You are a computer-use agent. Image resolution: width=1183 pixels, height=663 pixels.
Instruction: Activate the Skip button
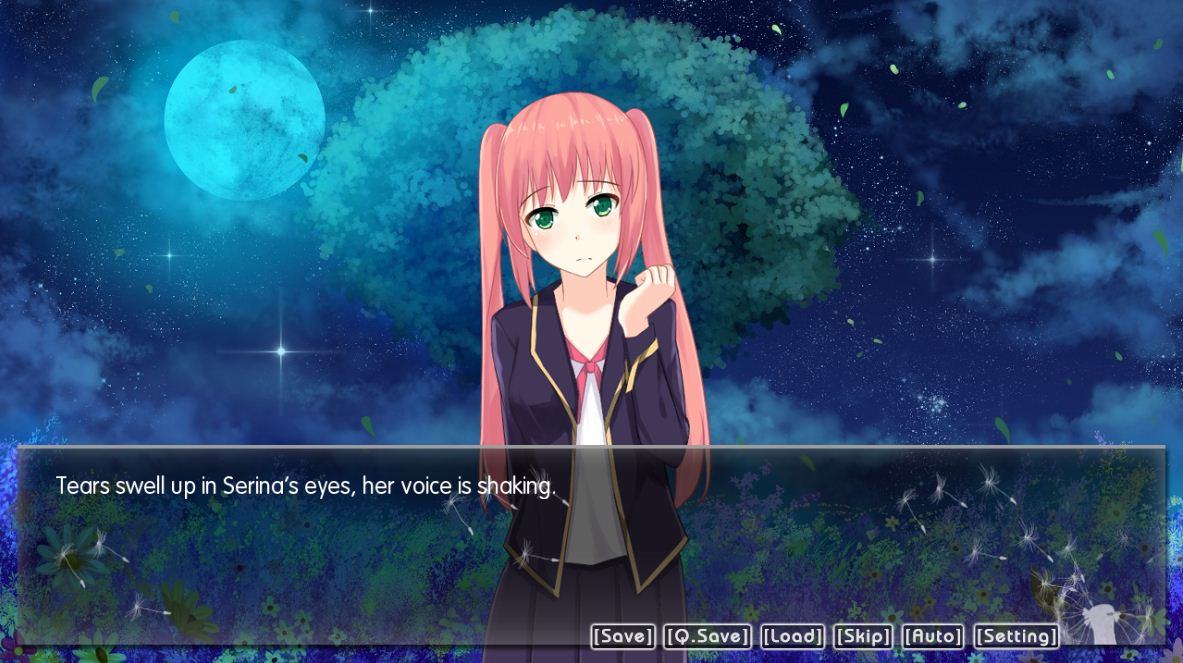pos(863,637)
